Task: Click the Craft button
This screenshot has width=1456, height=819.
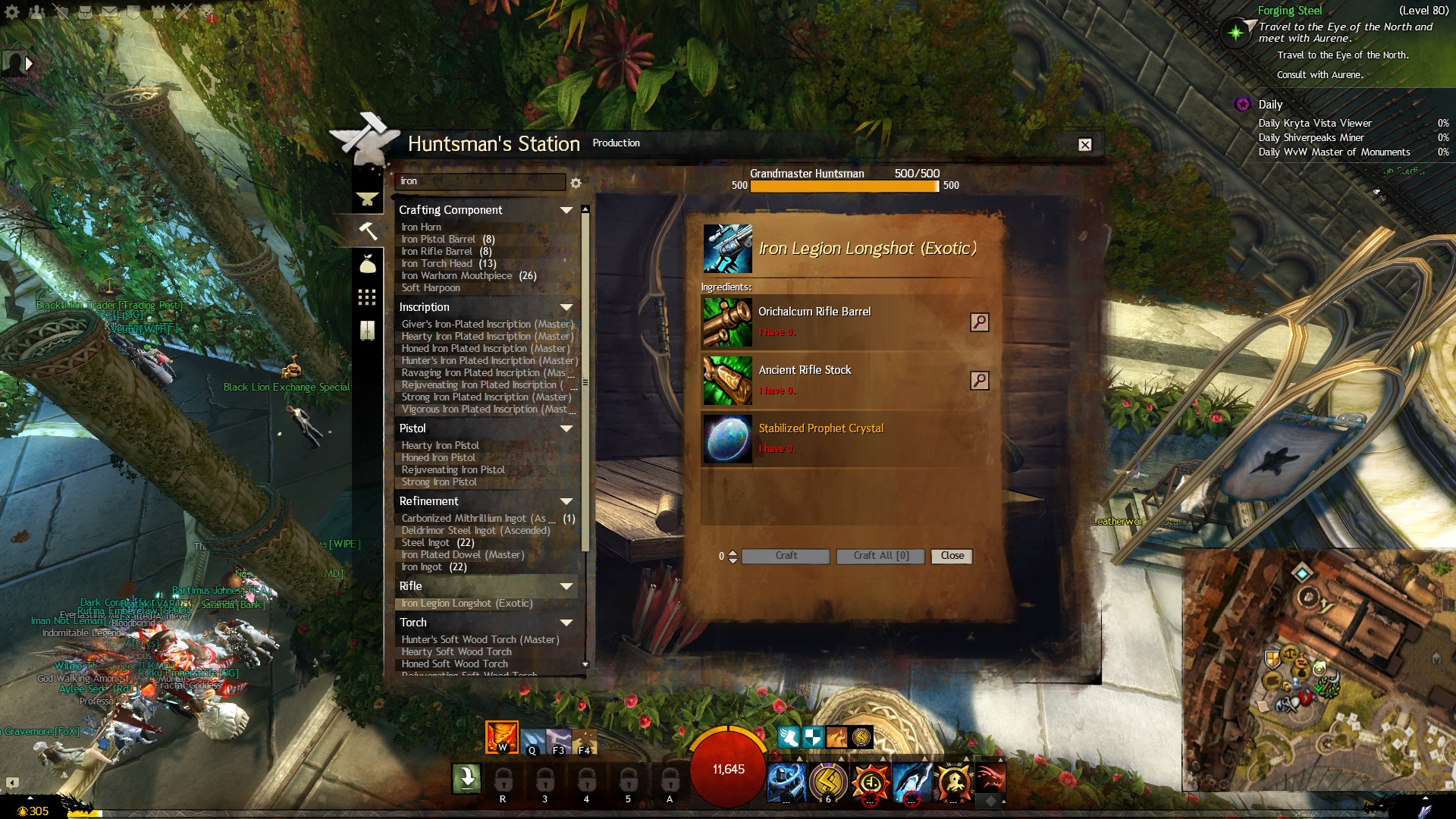Action: (x=786, y=556)
